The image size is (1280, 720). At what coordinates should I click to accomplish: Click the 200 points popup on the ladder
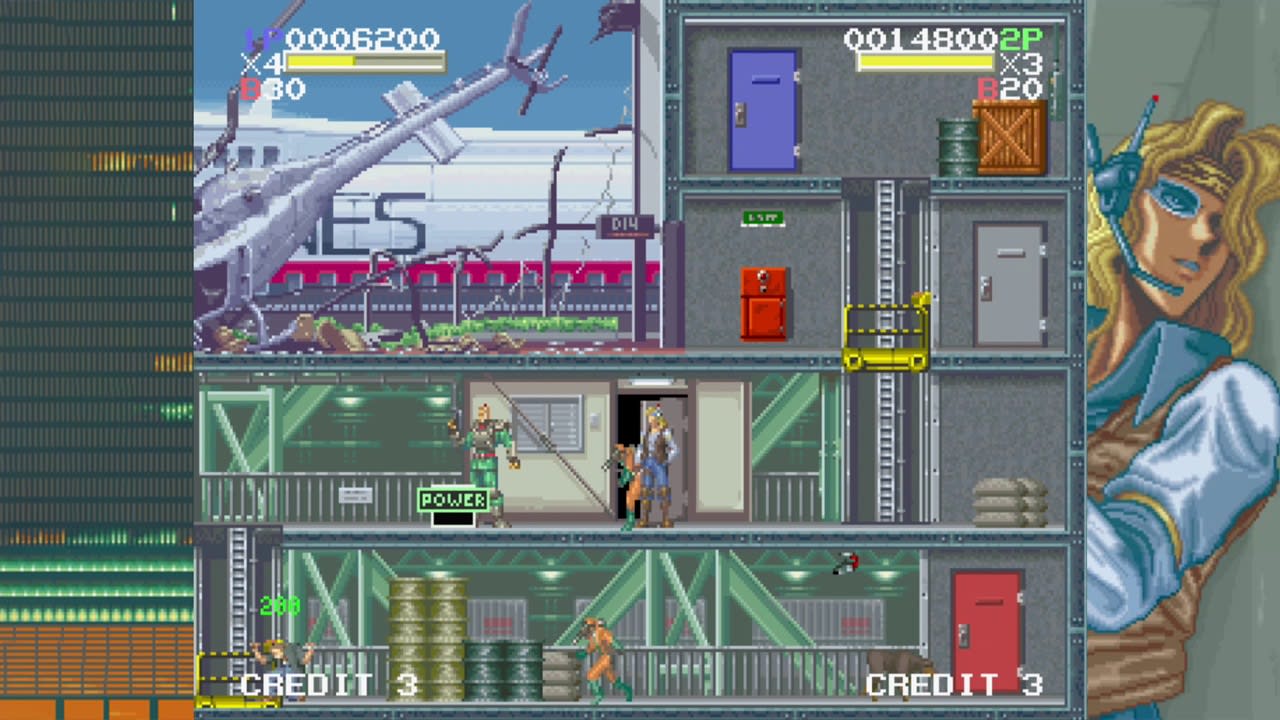(281, 606)
